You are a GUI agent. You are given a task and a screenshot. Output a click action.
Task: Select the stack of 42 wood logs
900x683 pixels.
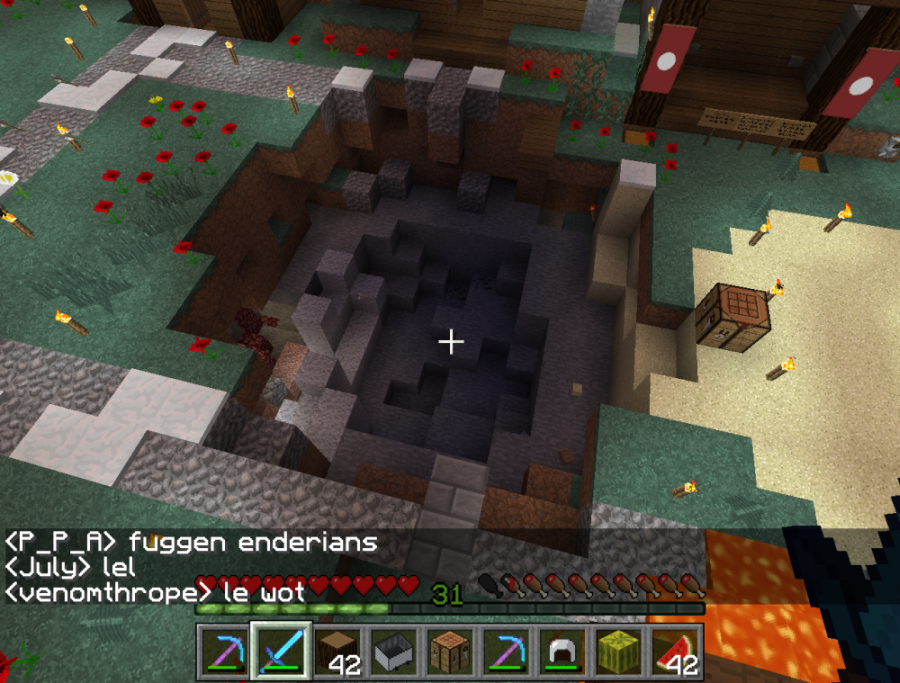point(337,651)
